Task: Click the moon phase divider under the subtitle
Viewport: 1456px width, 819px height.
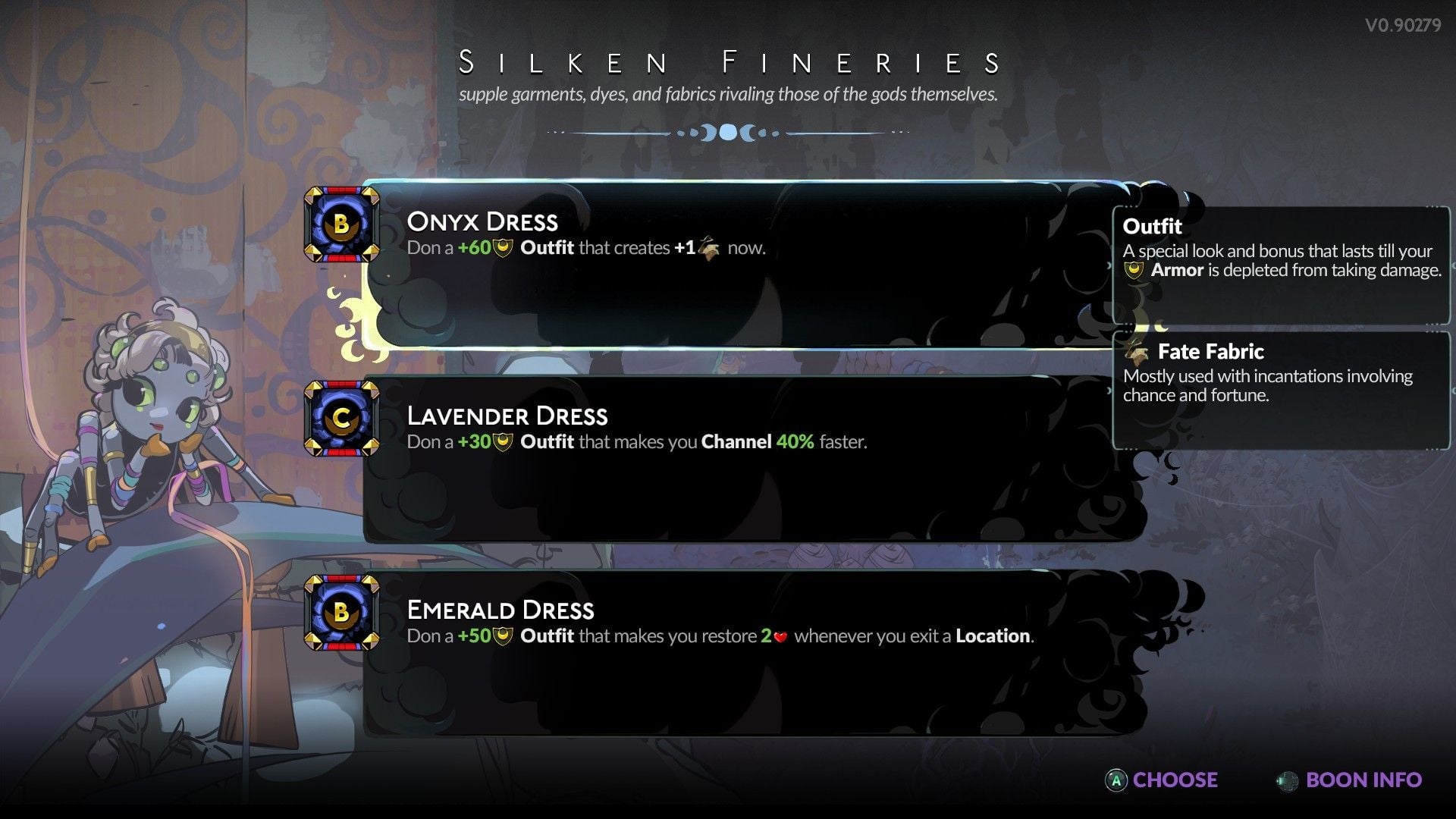Action: pos(728,133)
